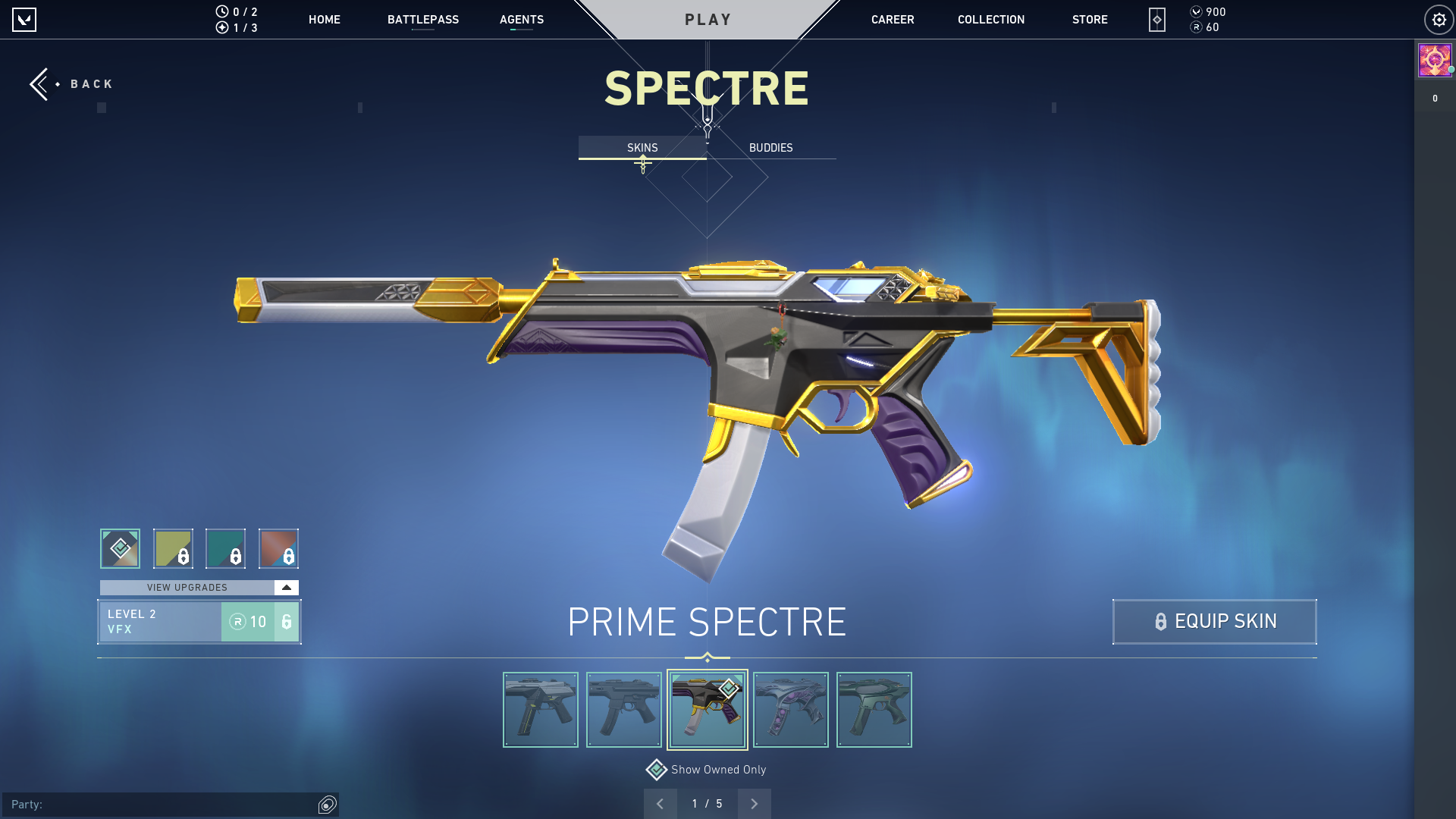Open the Battlepass page

tap(422, 20)
